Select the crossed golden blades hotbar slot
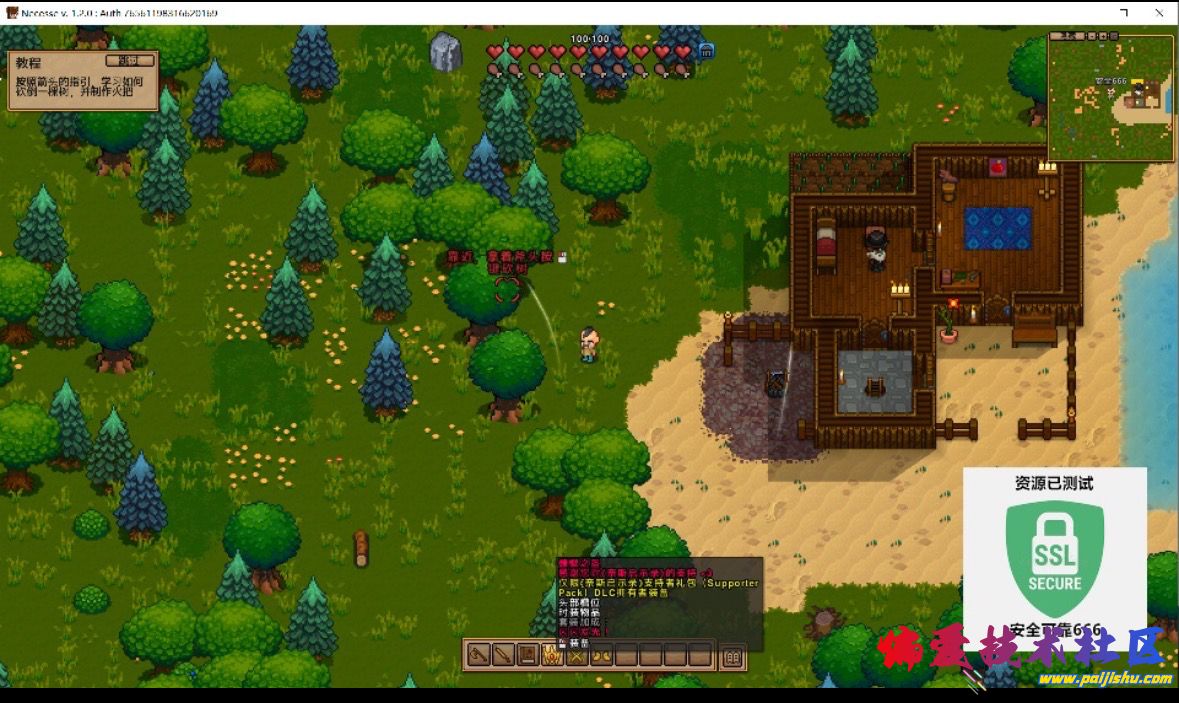The image size is (1179, 703). [576, 656]
